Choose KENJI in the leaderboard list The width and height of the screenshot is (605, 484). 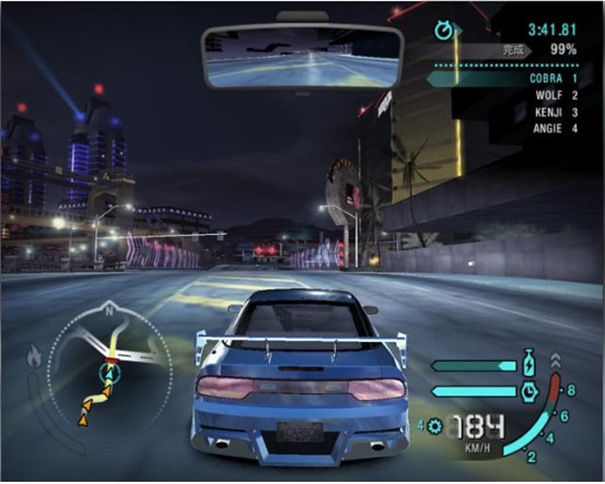[548, 111]
